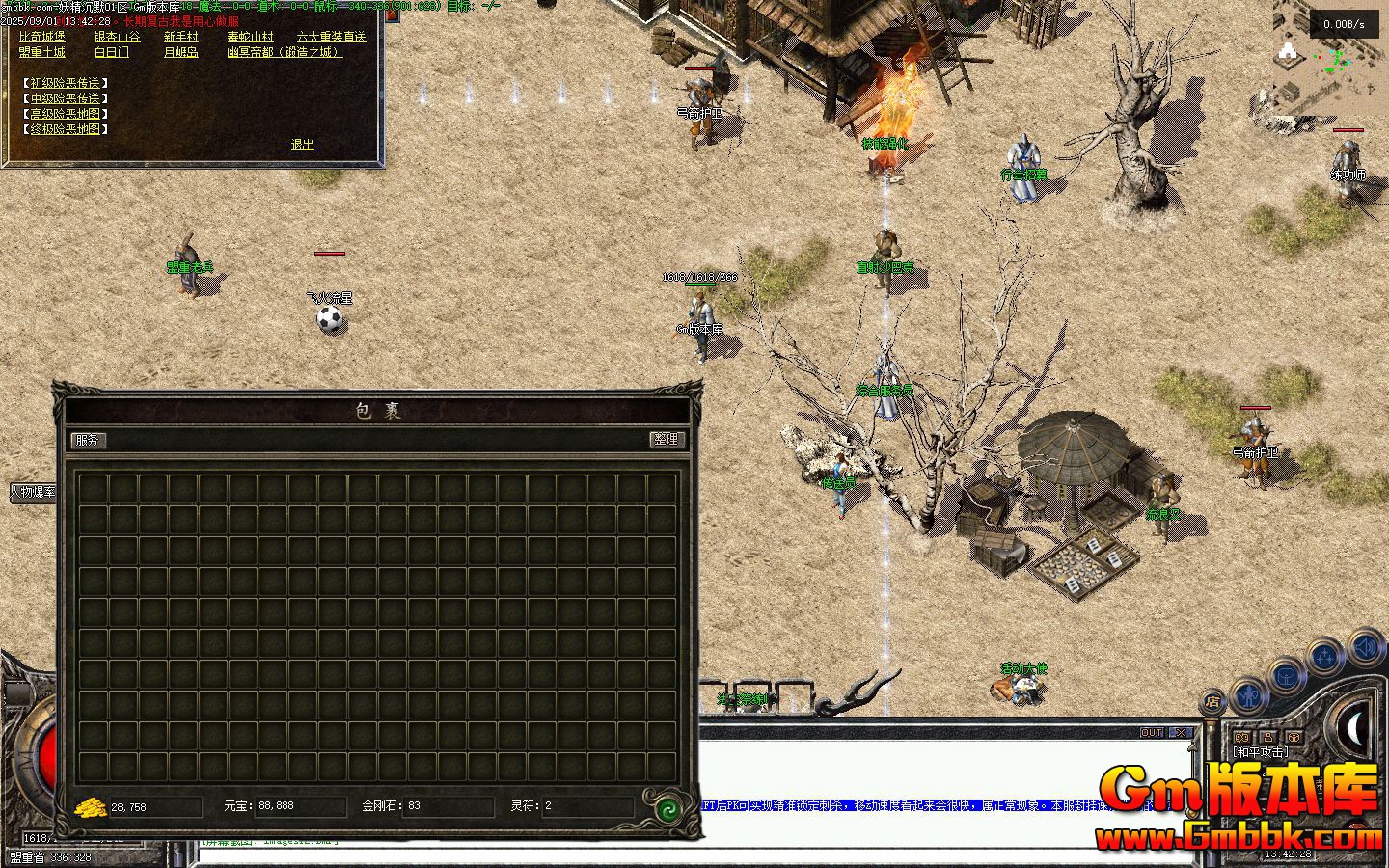1389x868 pixels.
Task: Select 中级险恶传送 option
Action: pos(65,98)
